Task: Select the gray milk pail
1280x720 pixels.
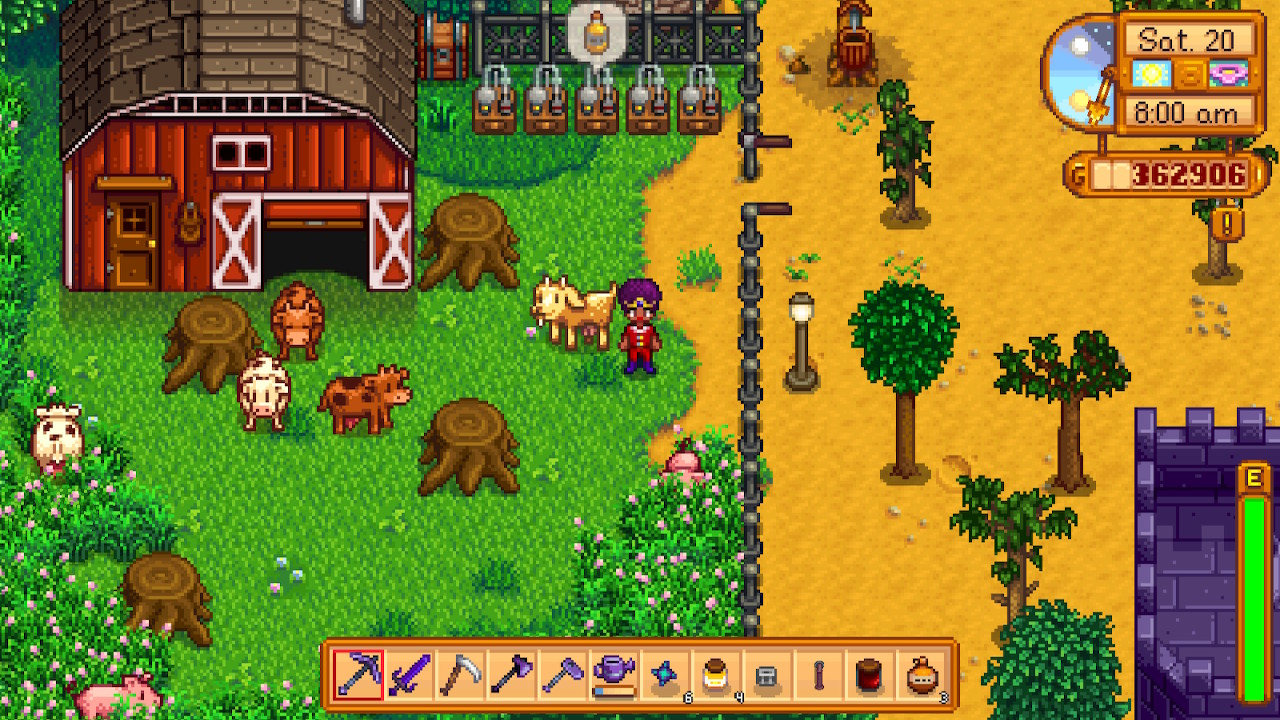Action: point(769,675)
